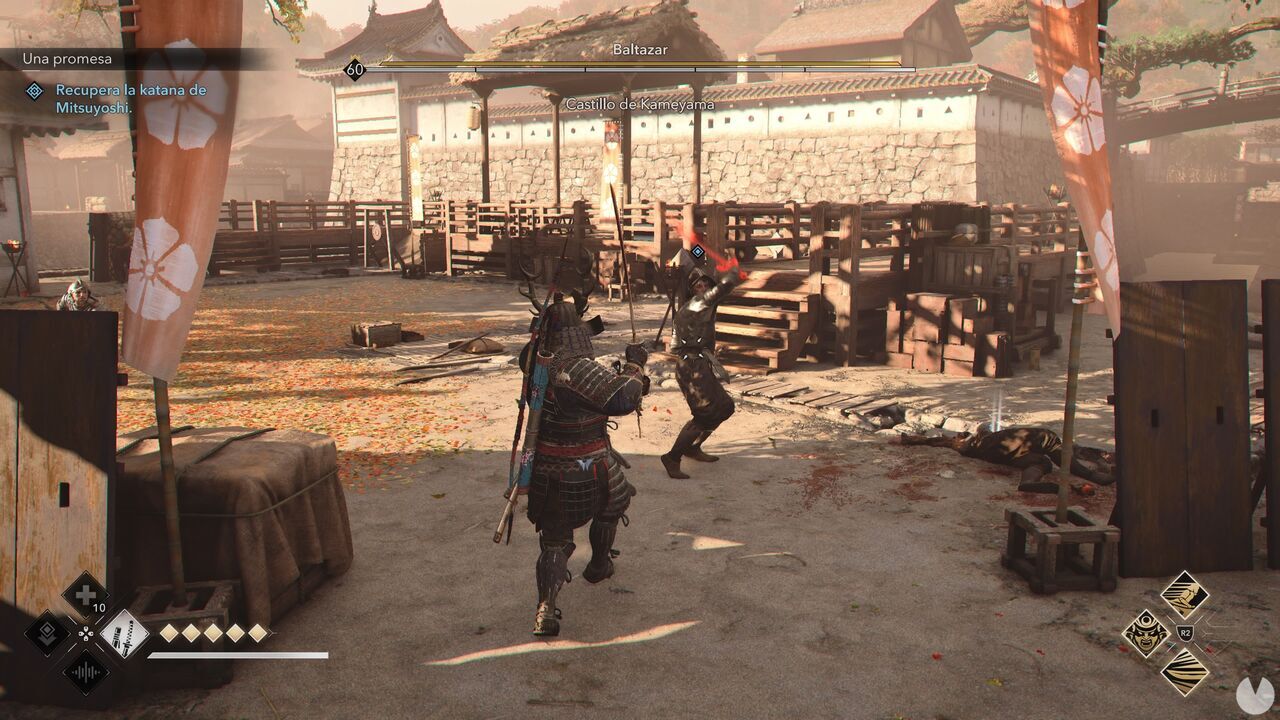The width and height of the screenshot is (1280, 720).
Task: Toggle the fifth adrenaline diamond segment
Action: click(x=255, y=633)
